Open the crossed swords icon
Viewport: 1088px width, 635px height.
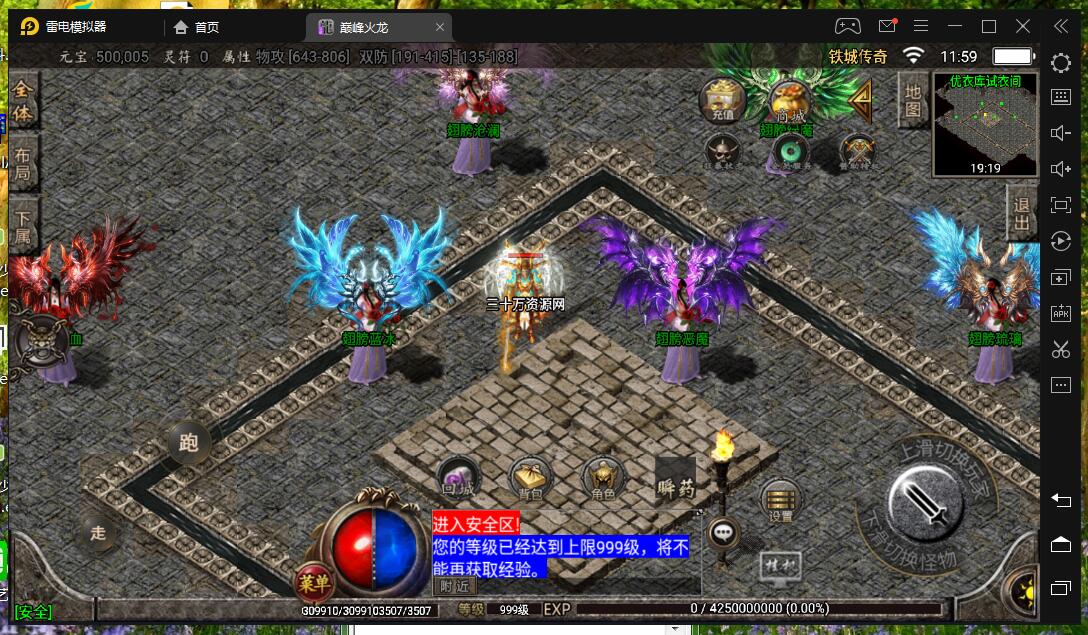click(x=857, y=151)
